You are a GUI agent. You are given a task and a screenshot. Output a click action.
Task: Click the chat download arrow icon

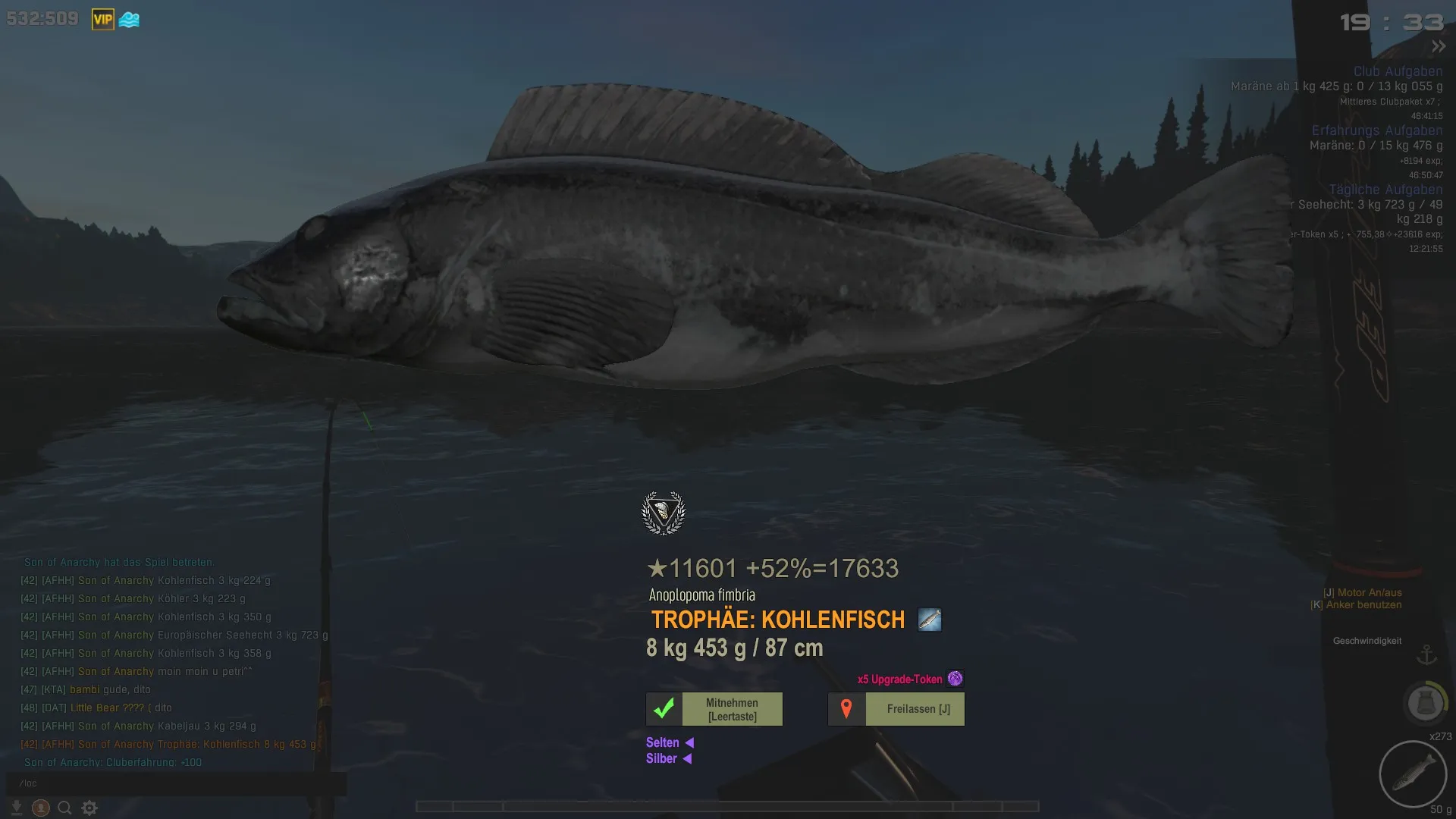[x=17, y=808]
